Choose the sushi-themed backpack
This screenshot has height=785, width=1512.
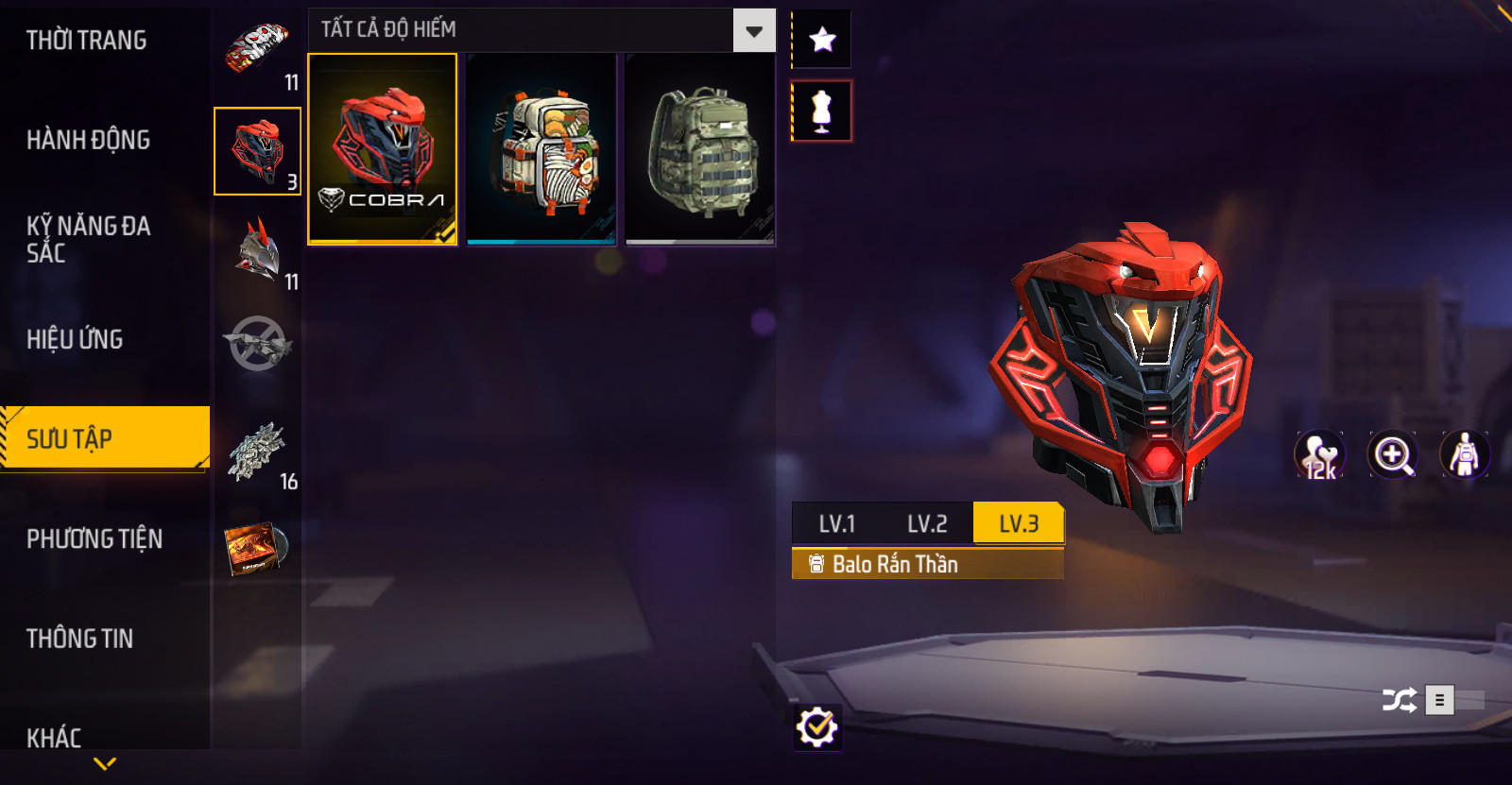(541, 149)
